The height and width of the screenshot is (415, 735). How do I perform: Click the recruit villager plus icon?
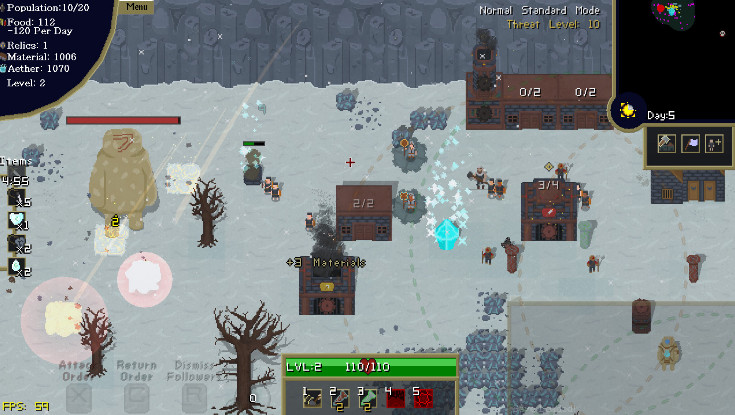[x=714, y=144]
